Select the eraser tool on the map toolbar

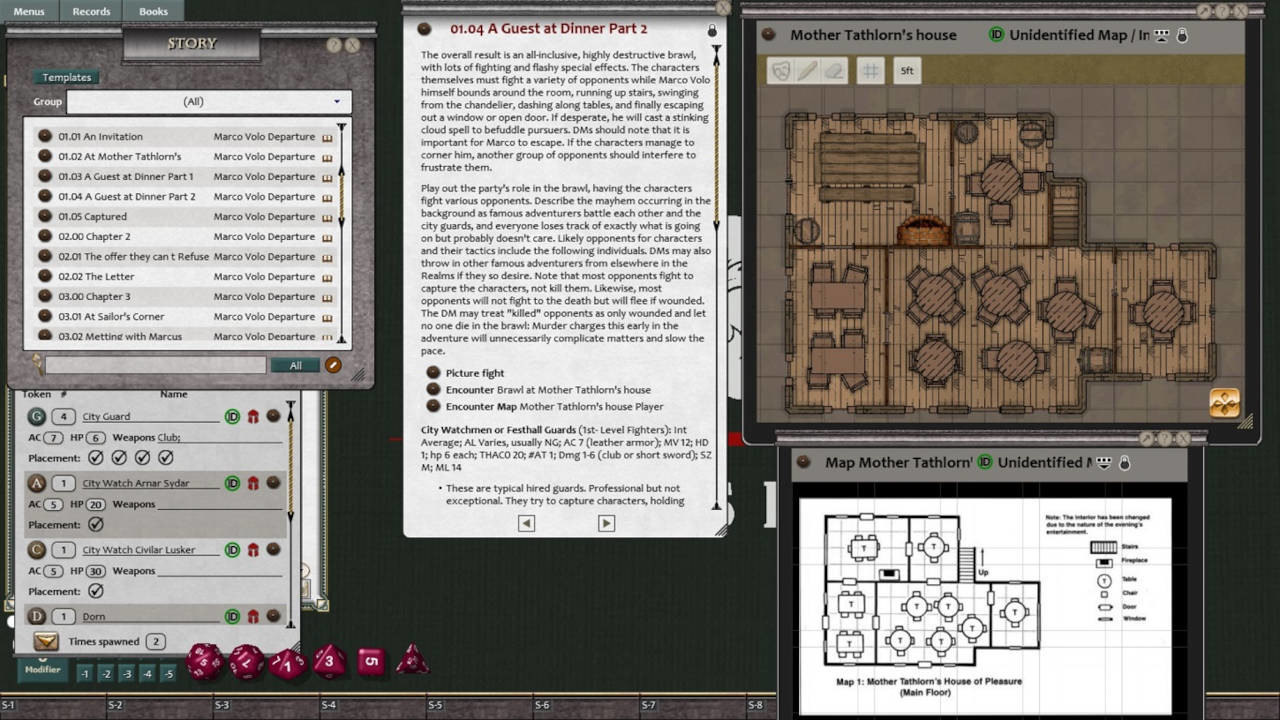[x=834, y=70]
